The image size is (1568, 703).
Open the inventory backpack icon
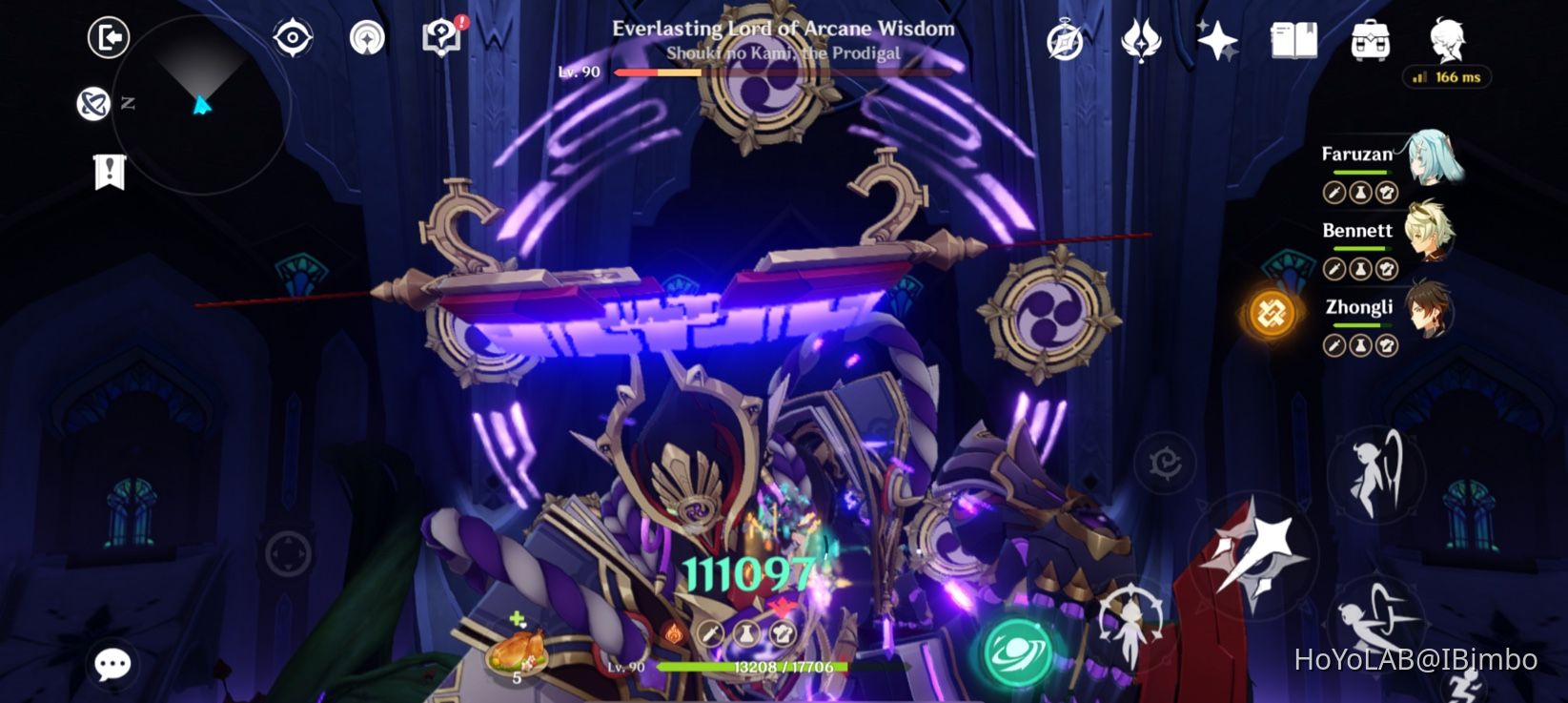click(x=1370, y=38)
